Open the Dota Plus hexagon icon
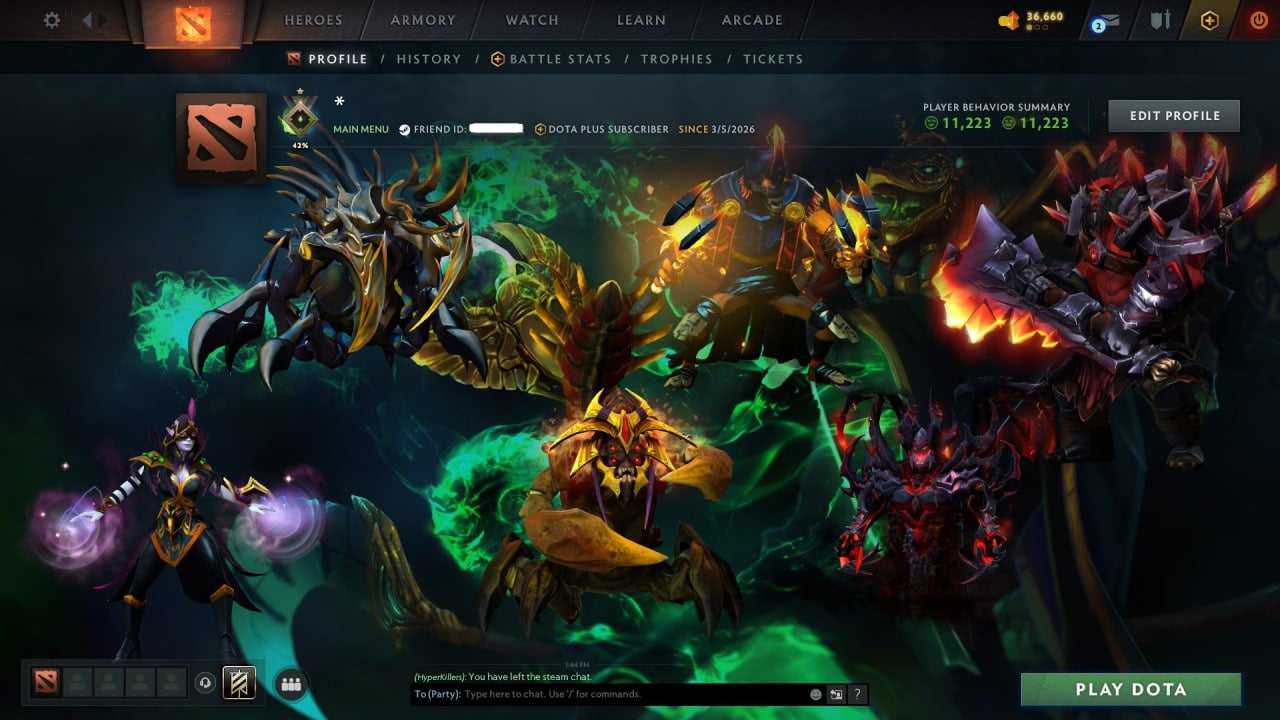The width and height of the screenshot is (1280, 720). click(1210, 18)
